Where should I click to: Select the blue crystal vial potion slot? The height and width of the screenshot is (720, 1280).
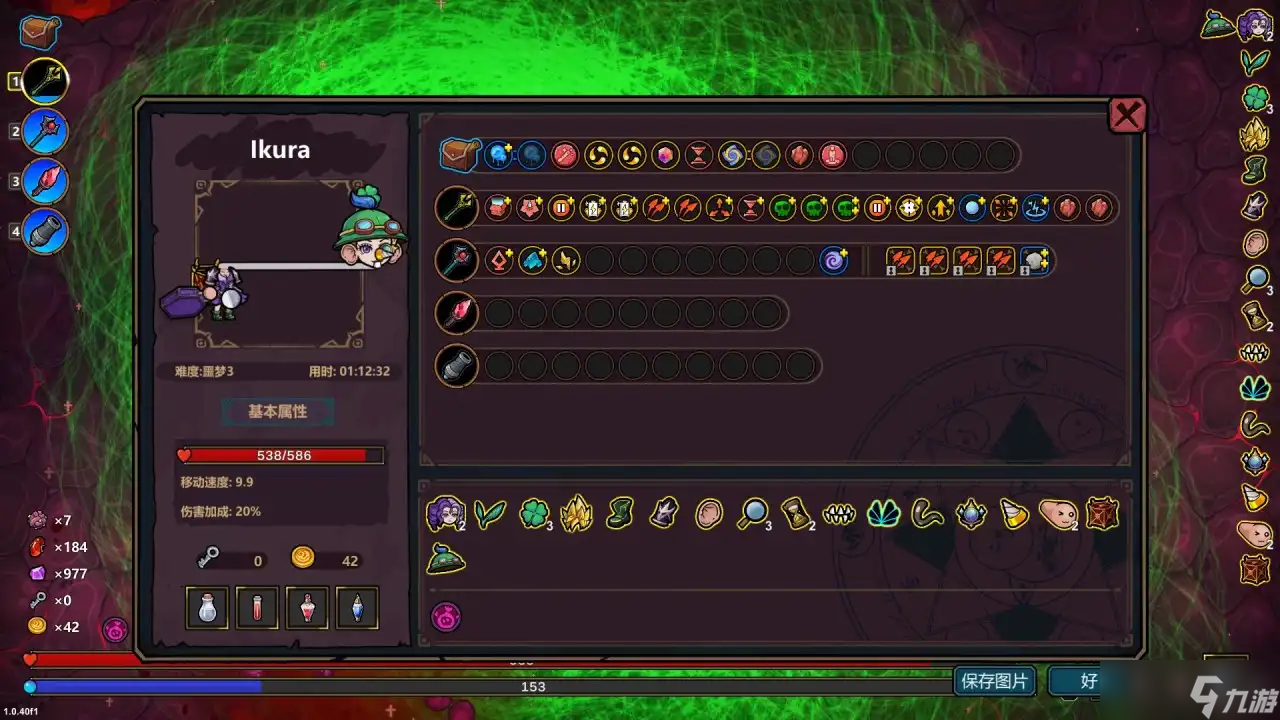[357, 607]
